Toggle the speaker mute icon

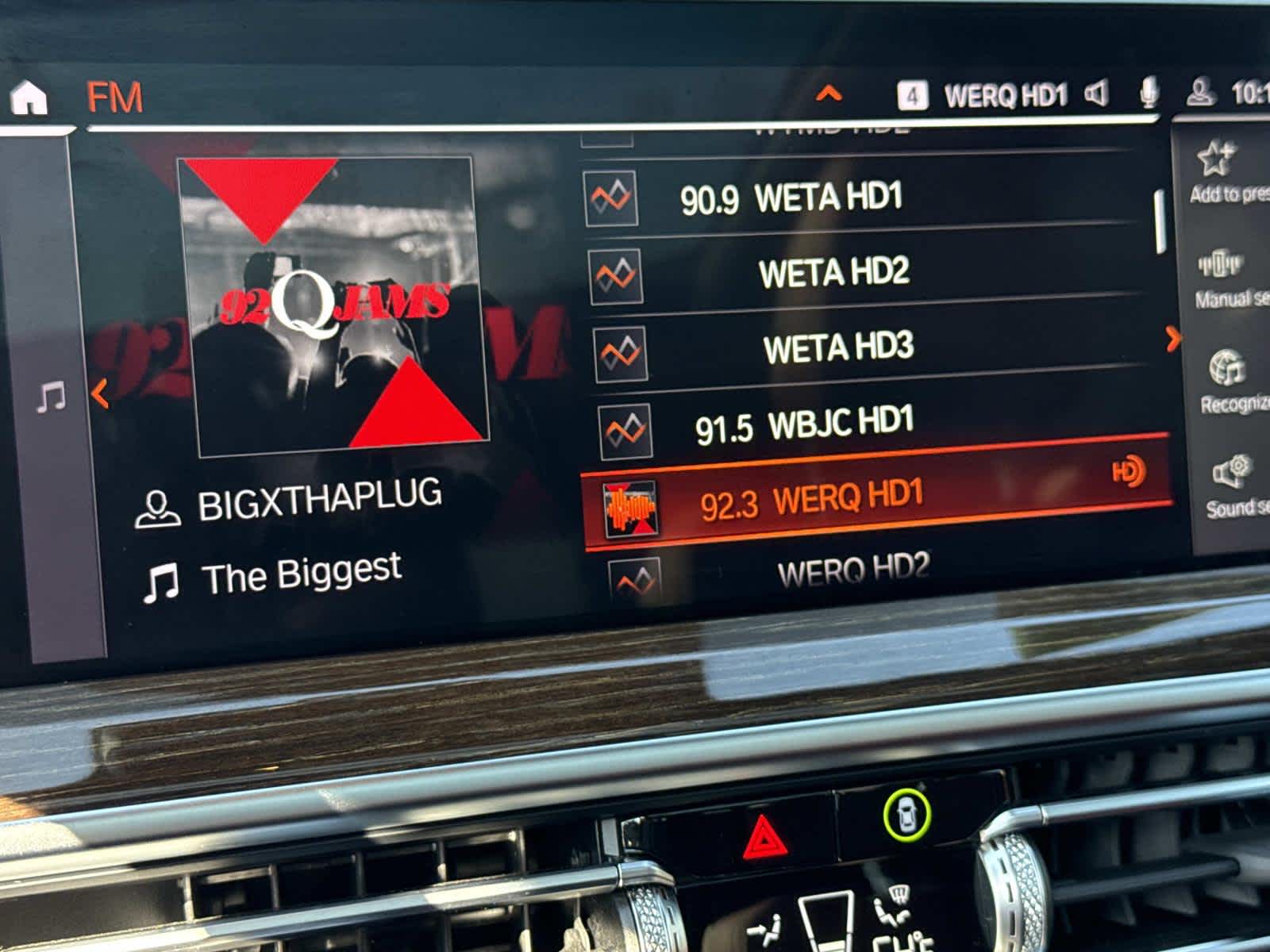pyautogui.click(x=1096, y=94)
